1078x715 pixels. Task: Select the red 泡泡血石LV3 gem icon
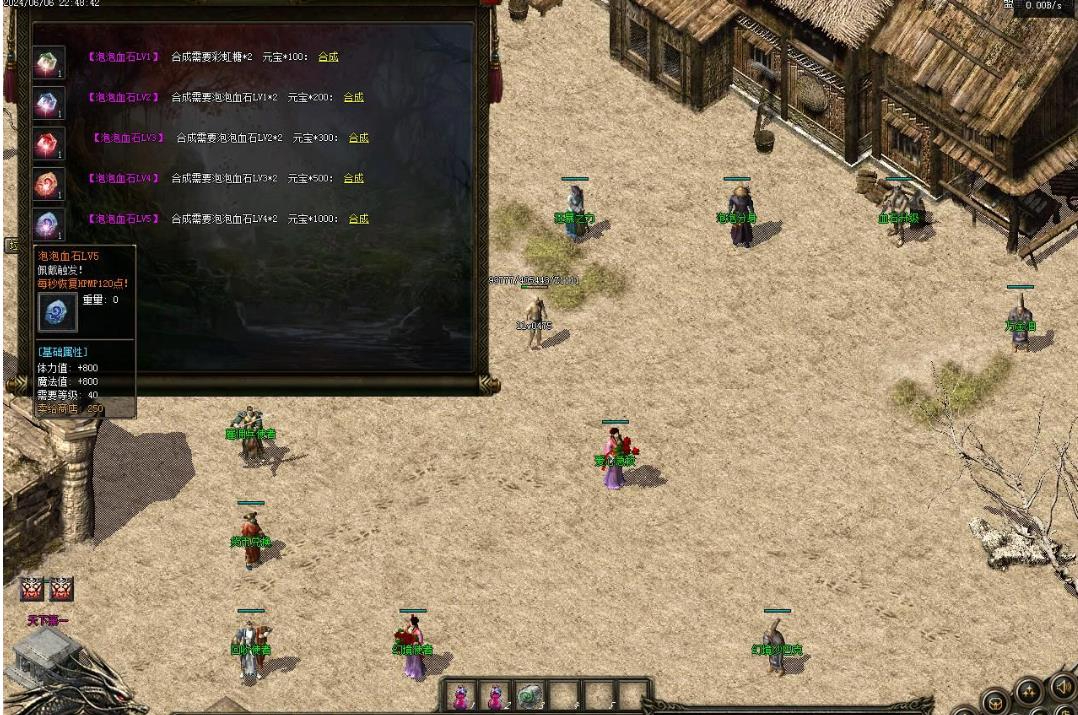[48, 143]
